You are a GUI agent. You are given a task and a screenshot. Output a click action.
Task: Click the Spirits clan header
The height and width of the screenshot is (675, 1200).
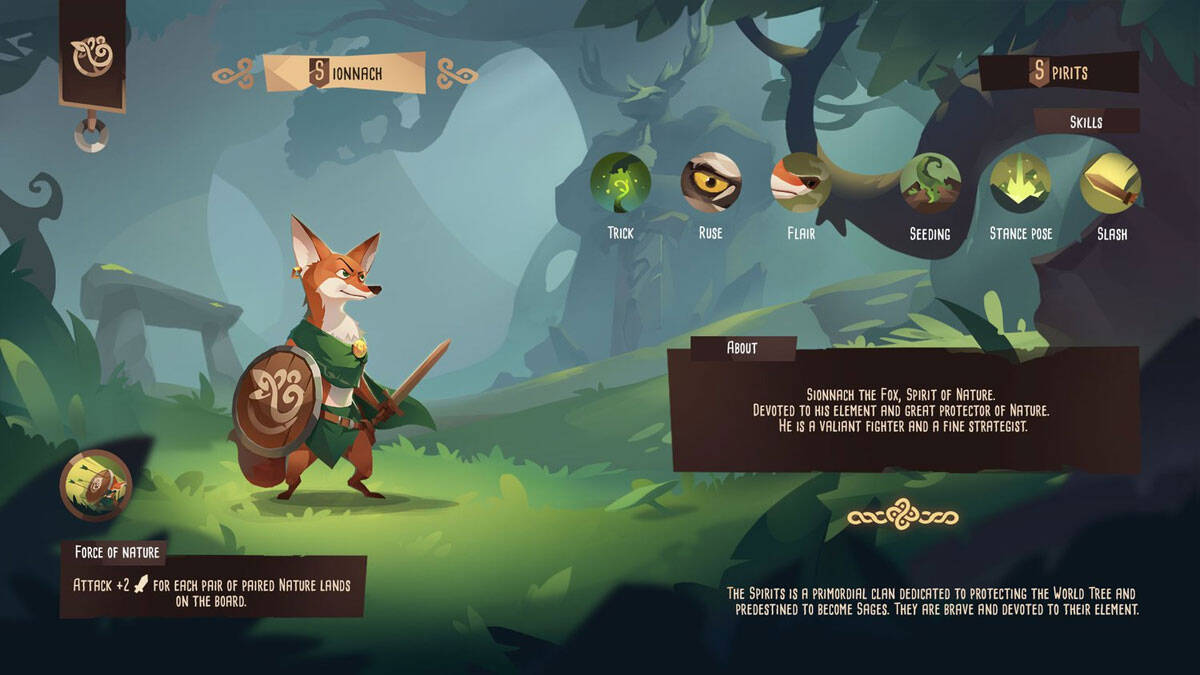1060,72
